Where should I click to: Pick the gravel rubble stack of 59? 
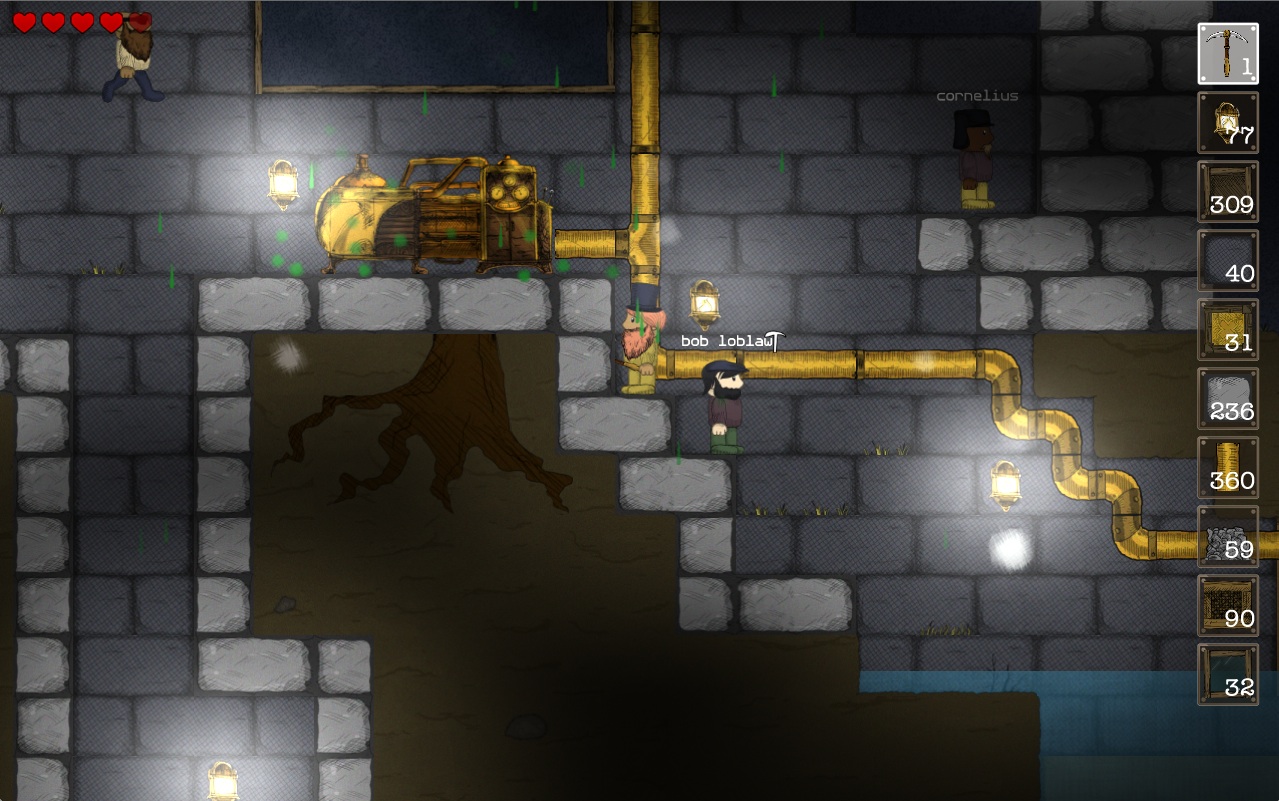coord(1228,537)
